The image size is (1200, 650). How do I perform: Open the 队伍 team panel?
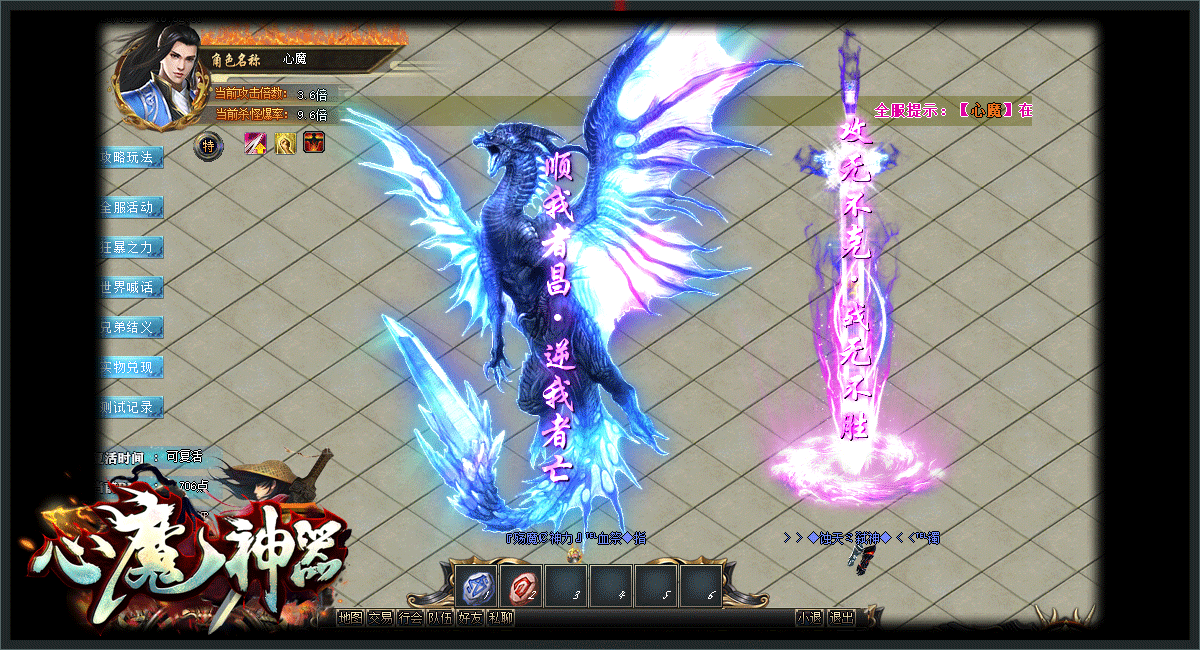[x=440, y=618]
